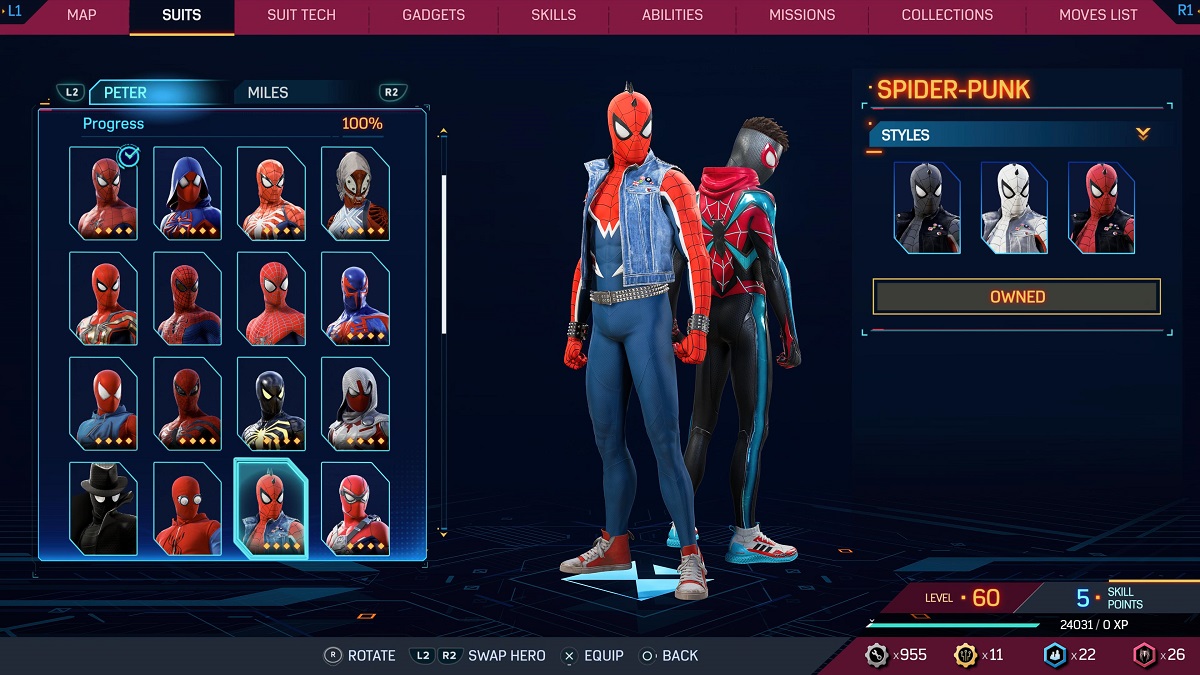Image resolution: width=1200 pixels, height=675 pixels.
Task: Select the black symbiote suit thumbnail
Action: tap(271, 403)
